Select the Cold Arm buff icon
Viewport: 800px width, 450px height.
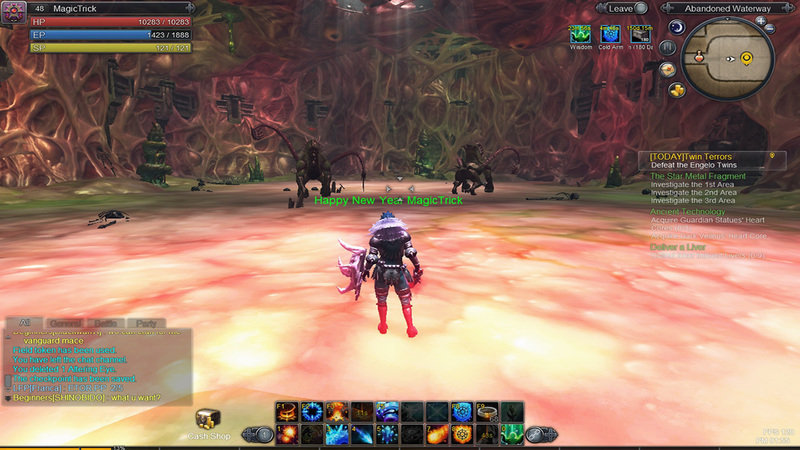[x=610, y=35]
